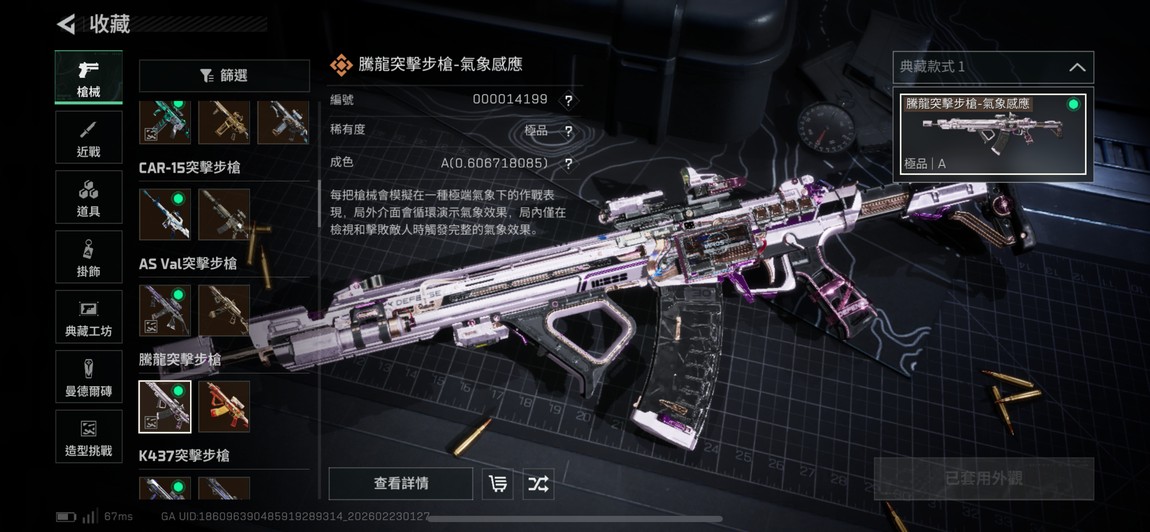Click the shopping cart list icon
This screenshot has width=1150, height=532.
click(x=497, y=484)
